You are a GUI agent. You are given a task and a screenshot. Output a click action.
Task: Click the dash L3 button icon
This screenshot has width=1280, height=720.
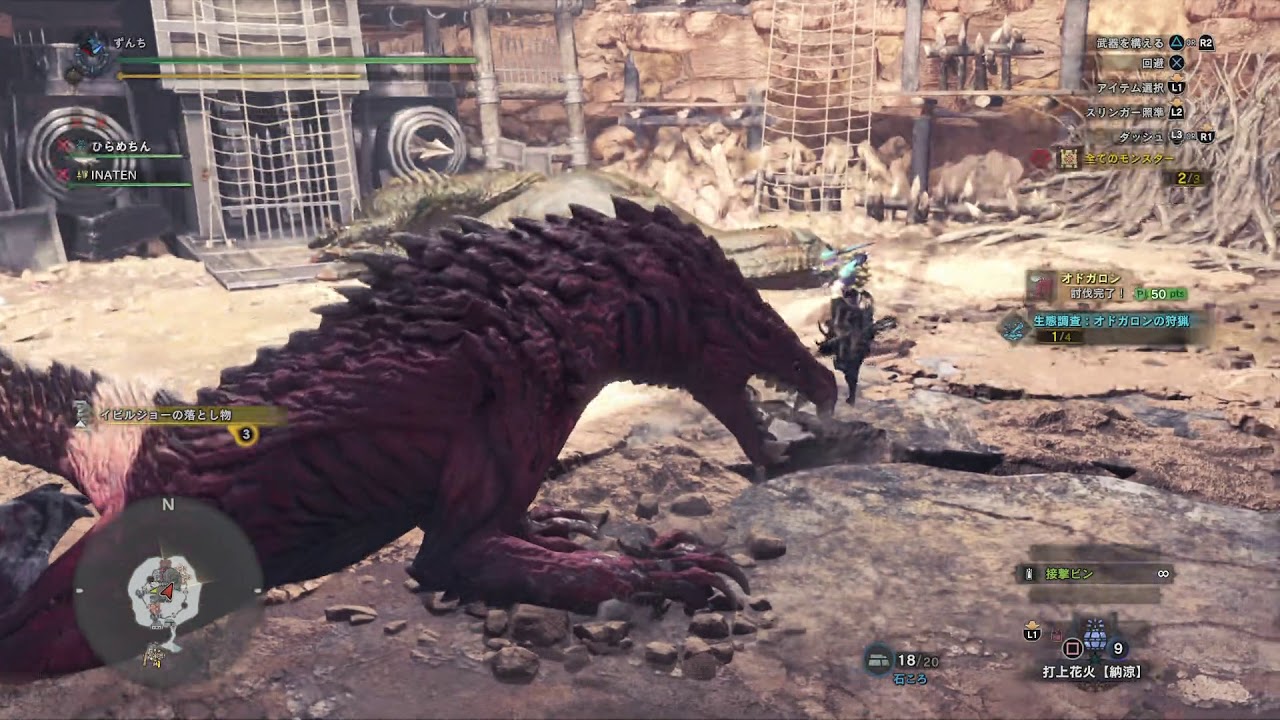[x=1177, y=134]
